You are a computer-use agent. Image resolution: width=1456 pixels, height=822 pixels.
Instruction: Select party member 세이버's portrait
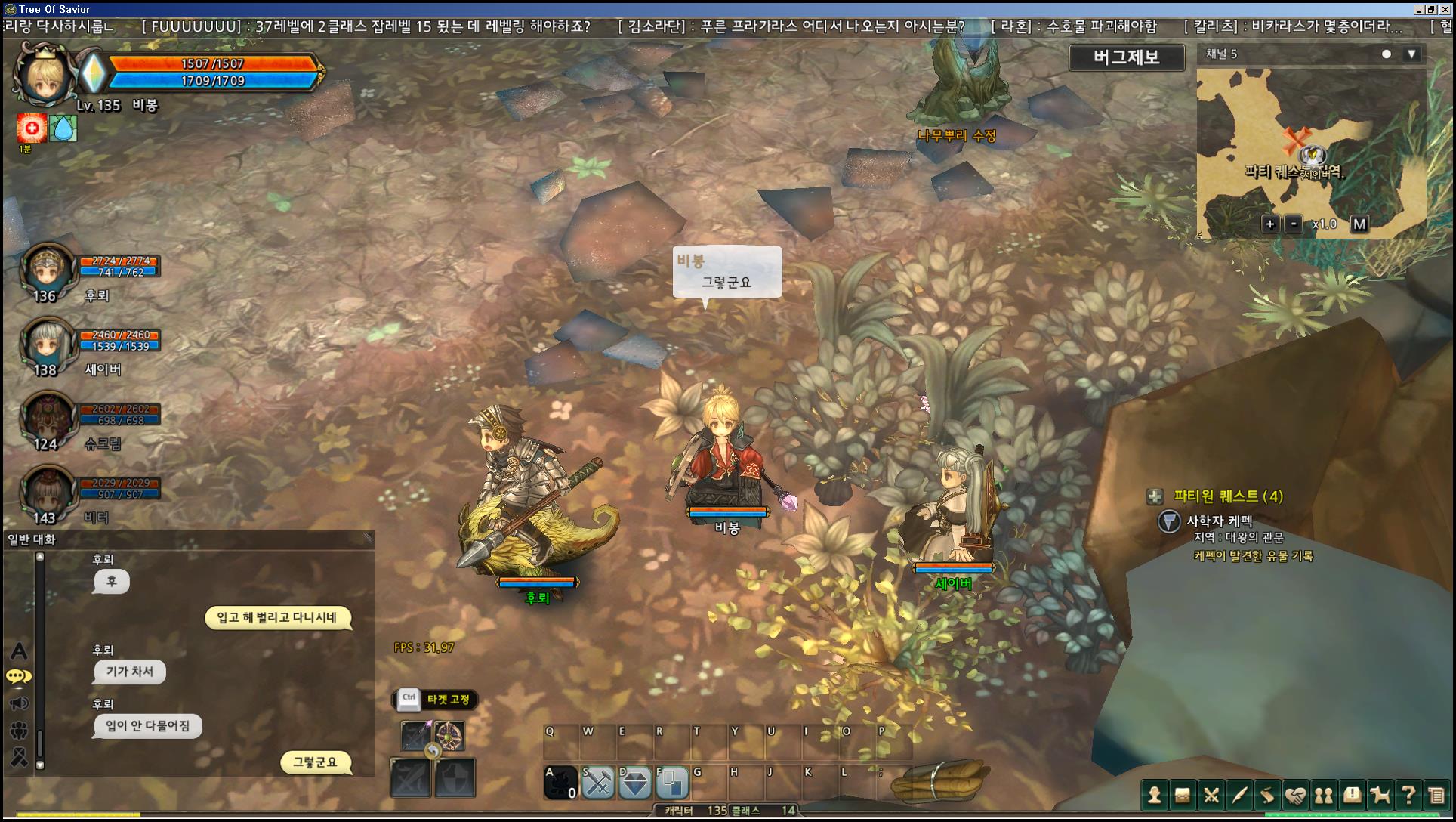tap(48, 342)
